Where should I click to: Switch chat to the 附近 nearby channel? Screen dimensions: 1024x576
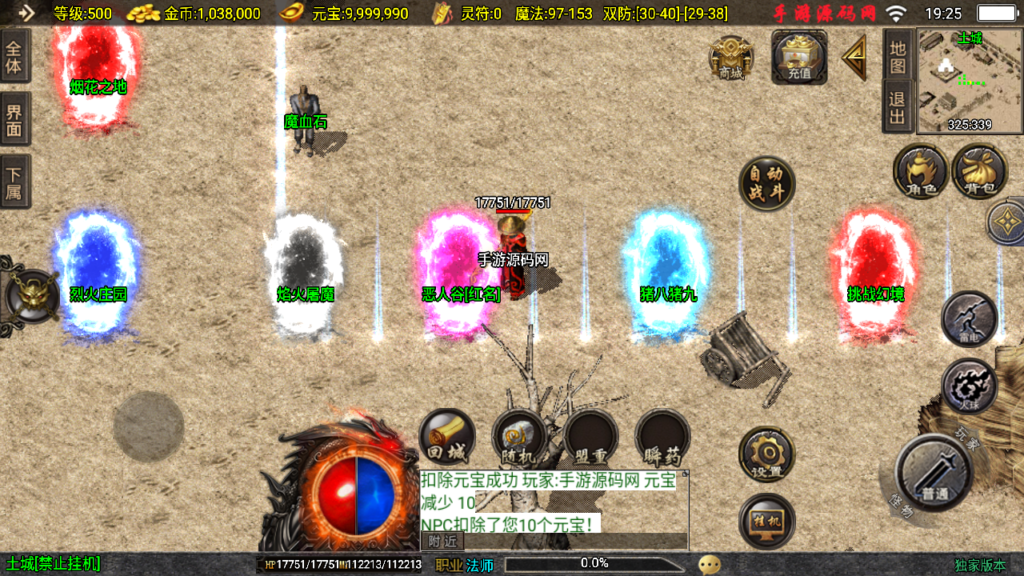[443, 541]
